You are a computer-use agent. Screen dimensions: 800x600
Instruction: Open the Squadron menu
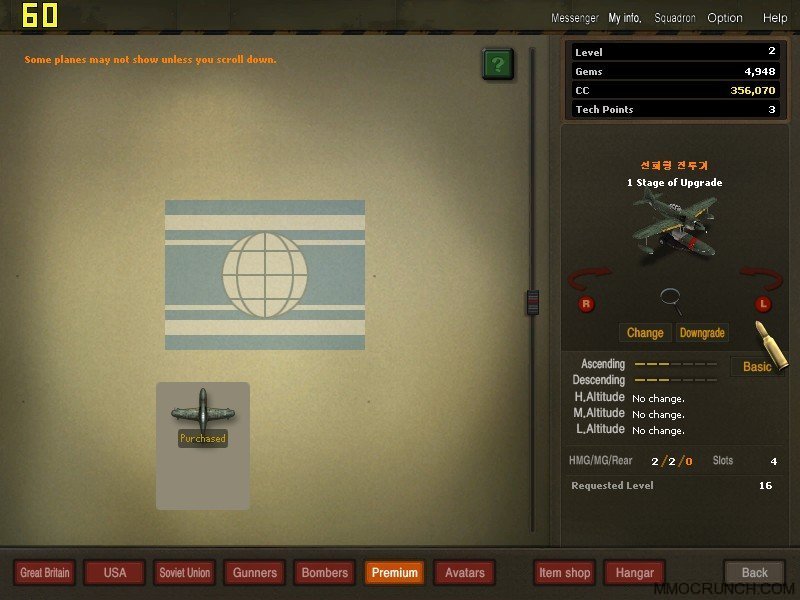(x=675, y=18)
